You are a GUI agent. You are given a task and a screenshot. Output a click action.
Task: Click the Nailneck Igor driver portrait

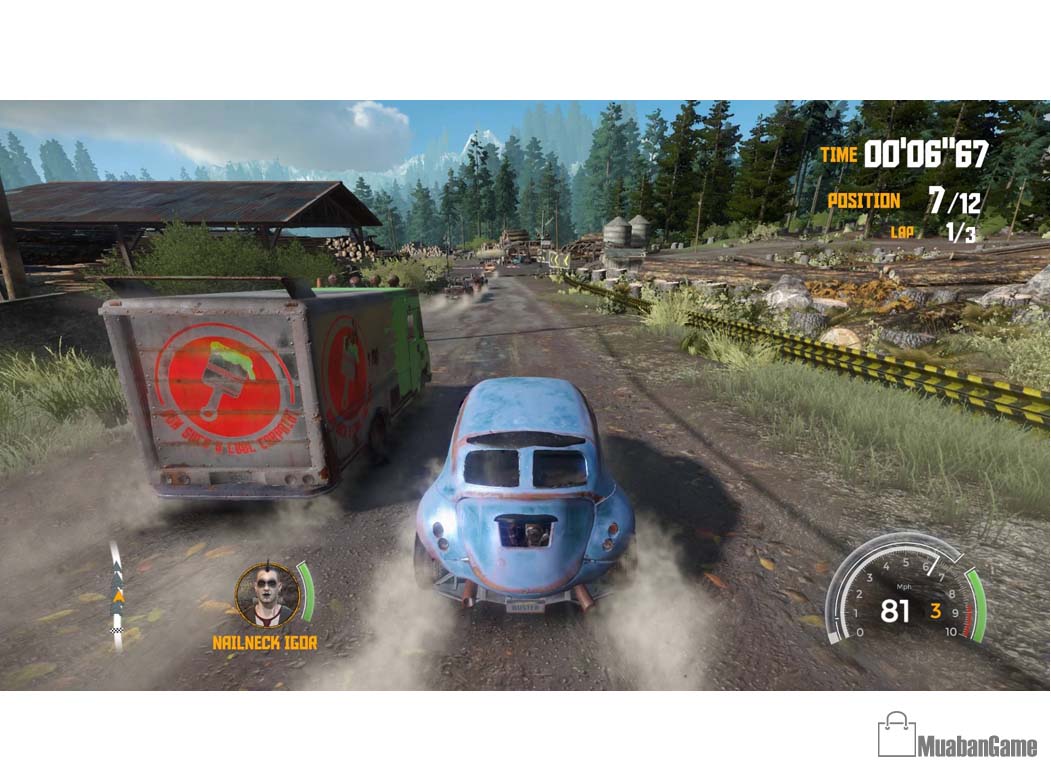267,595
